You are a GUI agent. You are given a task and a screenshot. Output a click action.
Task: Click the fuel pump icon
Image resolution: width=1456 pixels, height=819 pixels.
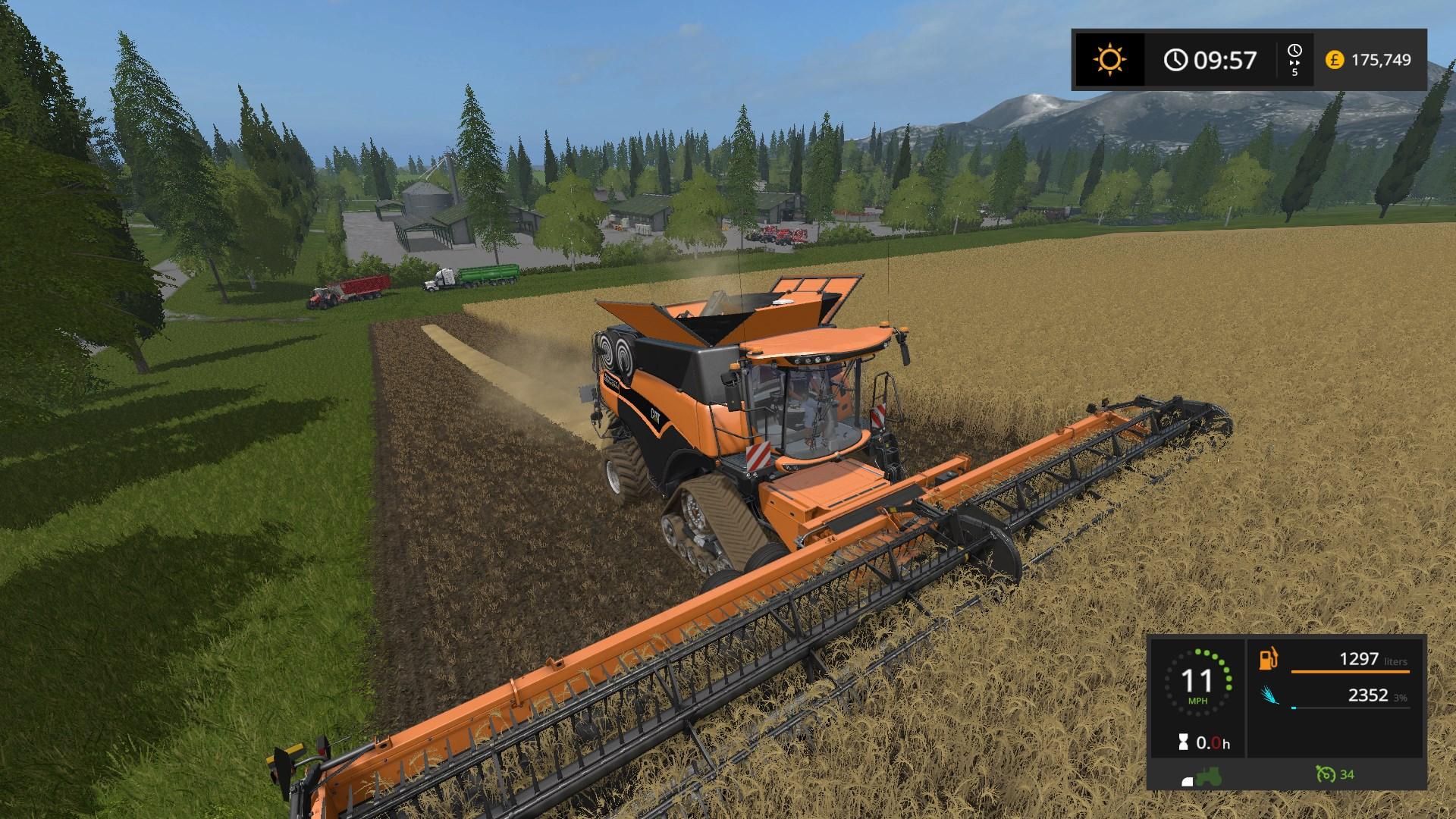1268,659
